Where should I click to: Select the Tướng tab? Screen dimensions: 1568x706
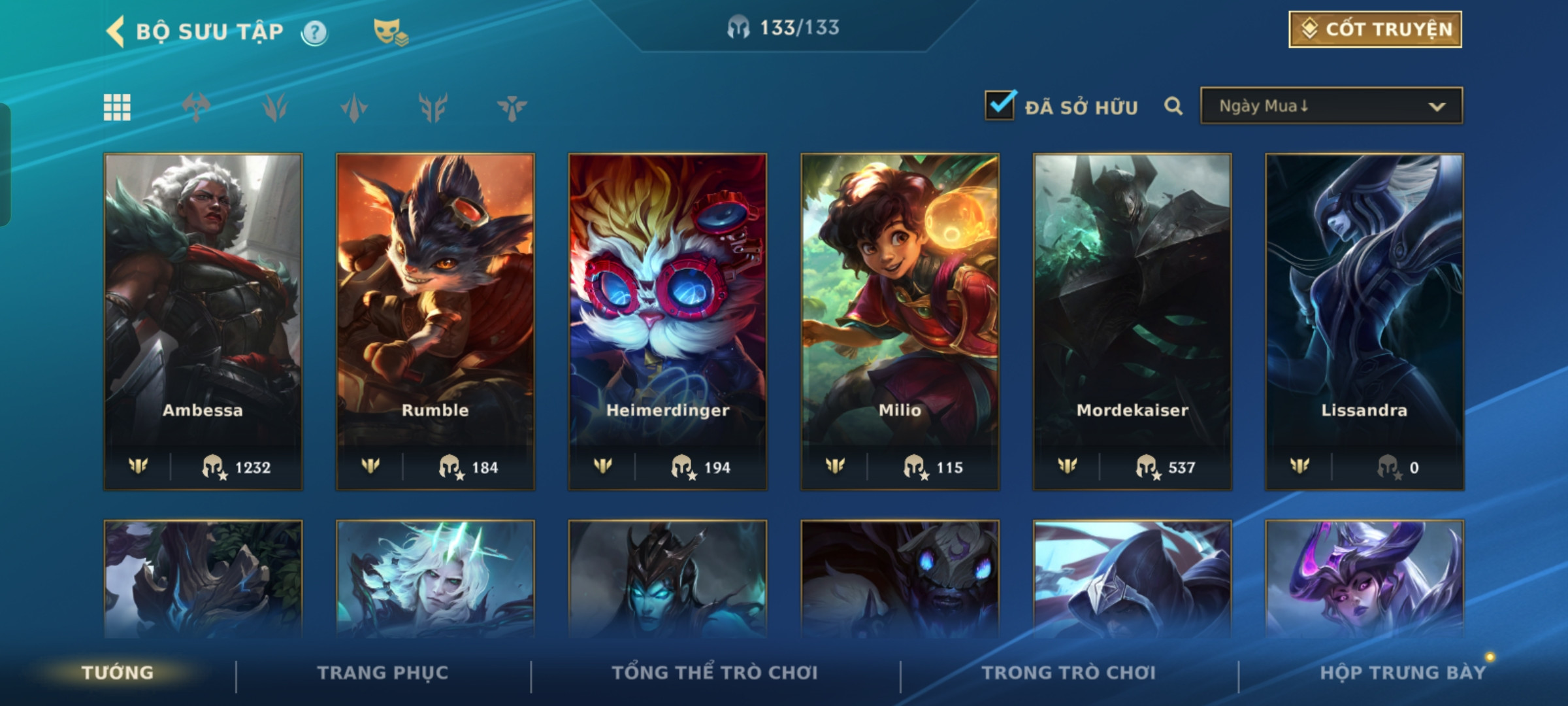coord(118,673)
